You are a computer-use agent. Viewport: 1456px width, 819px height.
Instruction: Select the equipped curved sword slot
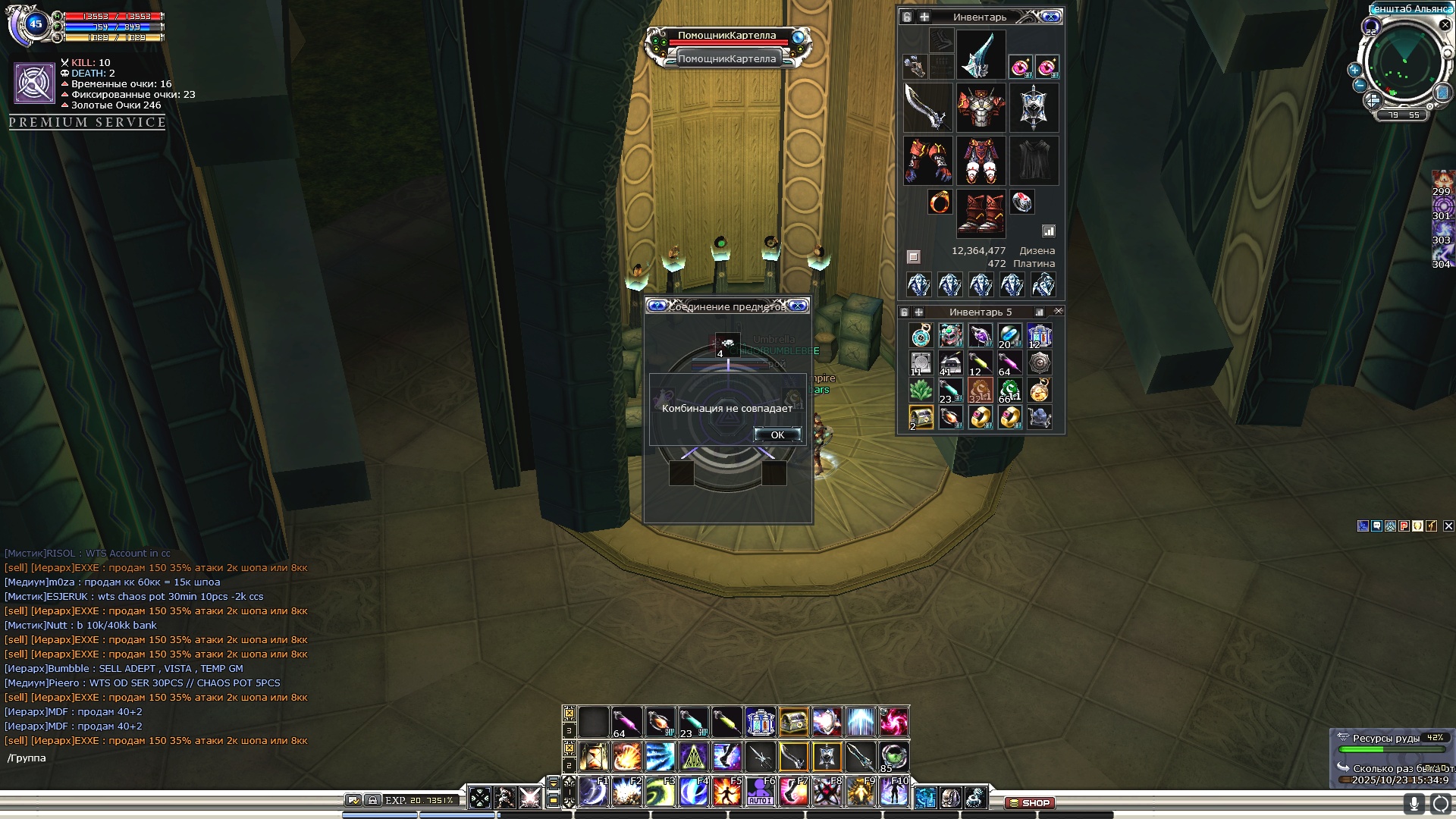pyautogui.click(x=927, y=108)
